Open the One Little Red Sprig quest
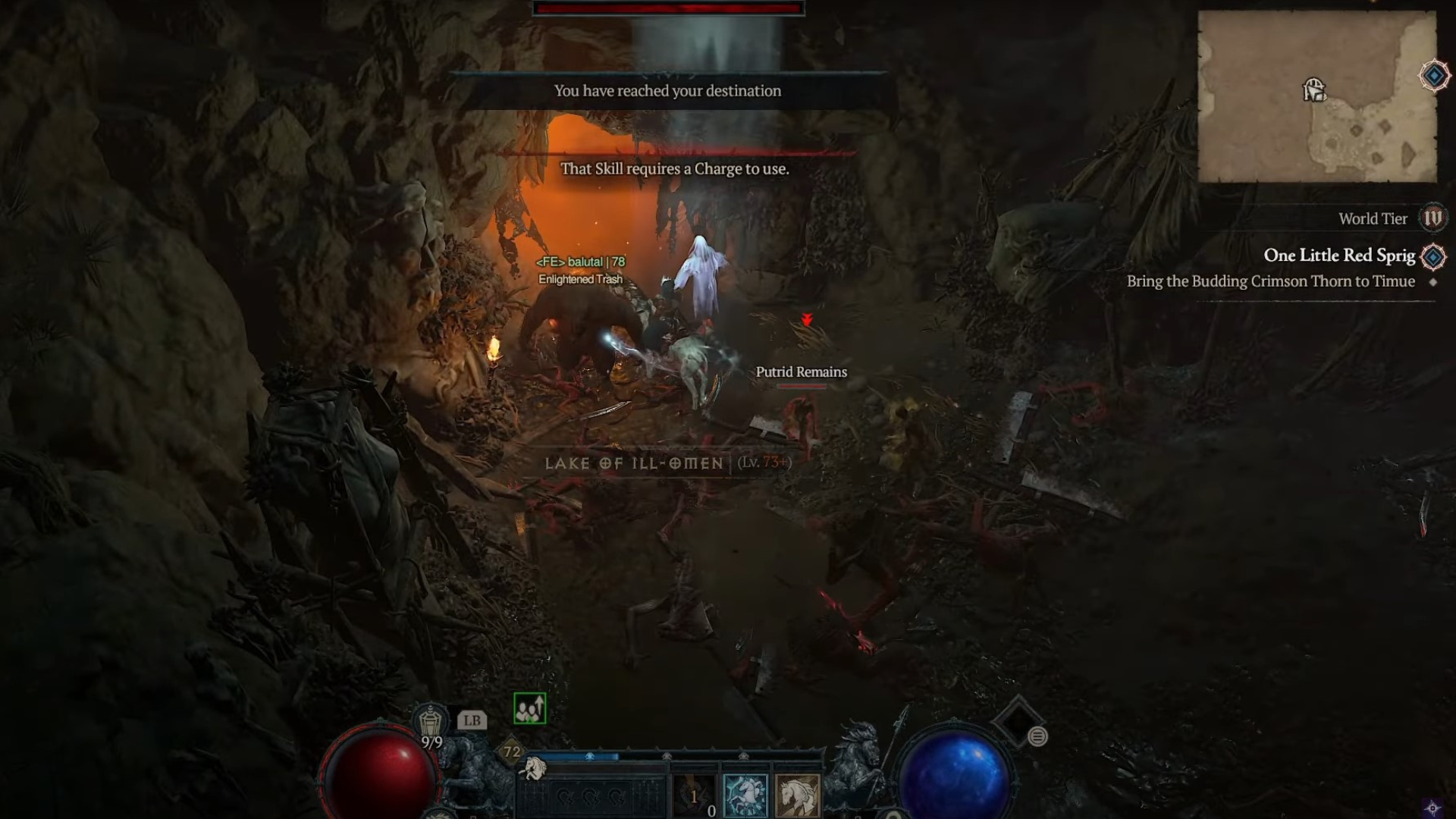This screenshot has height=819, width=1456. click(1339, 256)
